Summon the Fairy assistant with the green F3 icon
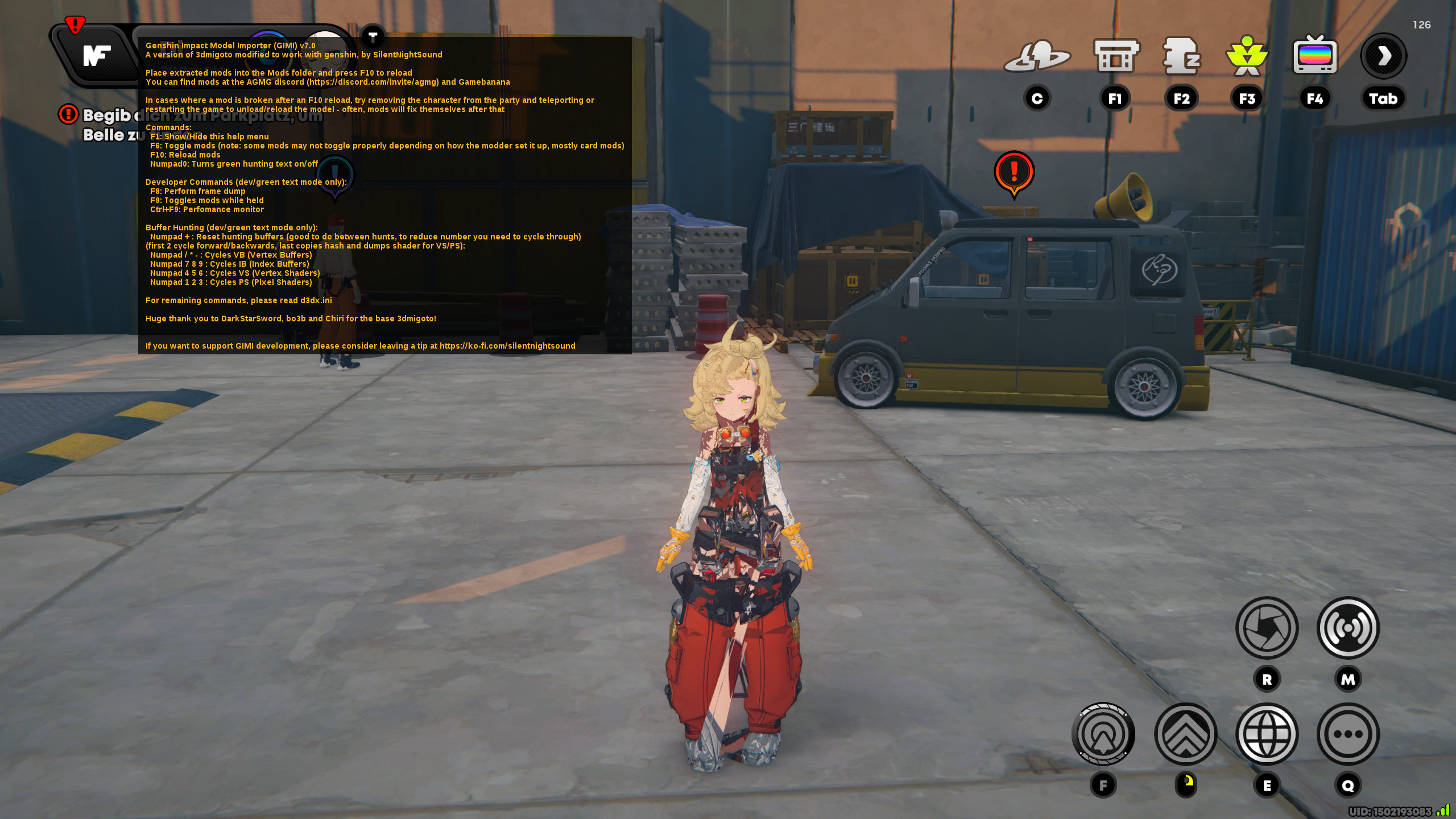 pyautogui.click(x=1247, y=56)
